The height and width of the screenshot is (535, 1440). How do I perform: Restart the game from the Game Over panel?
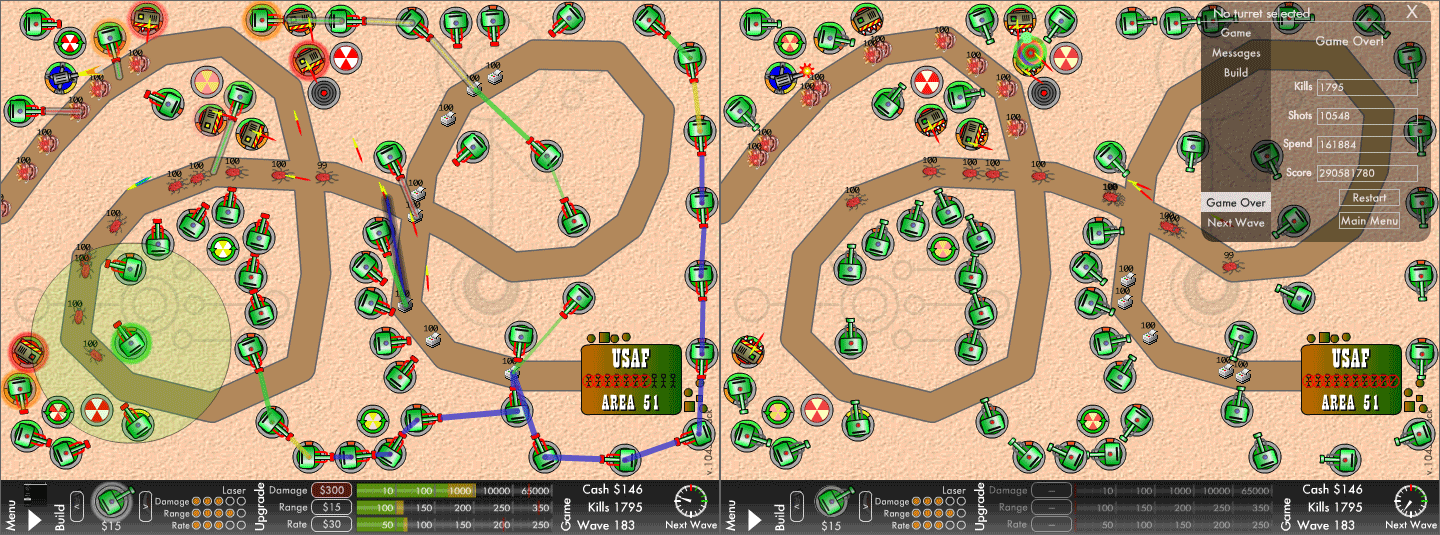pyautogui.click(x=1368, y=198)
